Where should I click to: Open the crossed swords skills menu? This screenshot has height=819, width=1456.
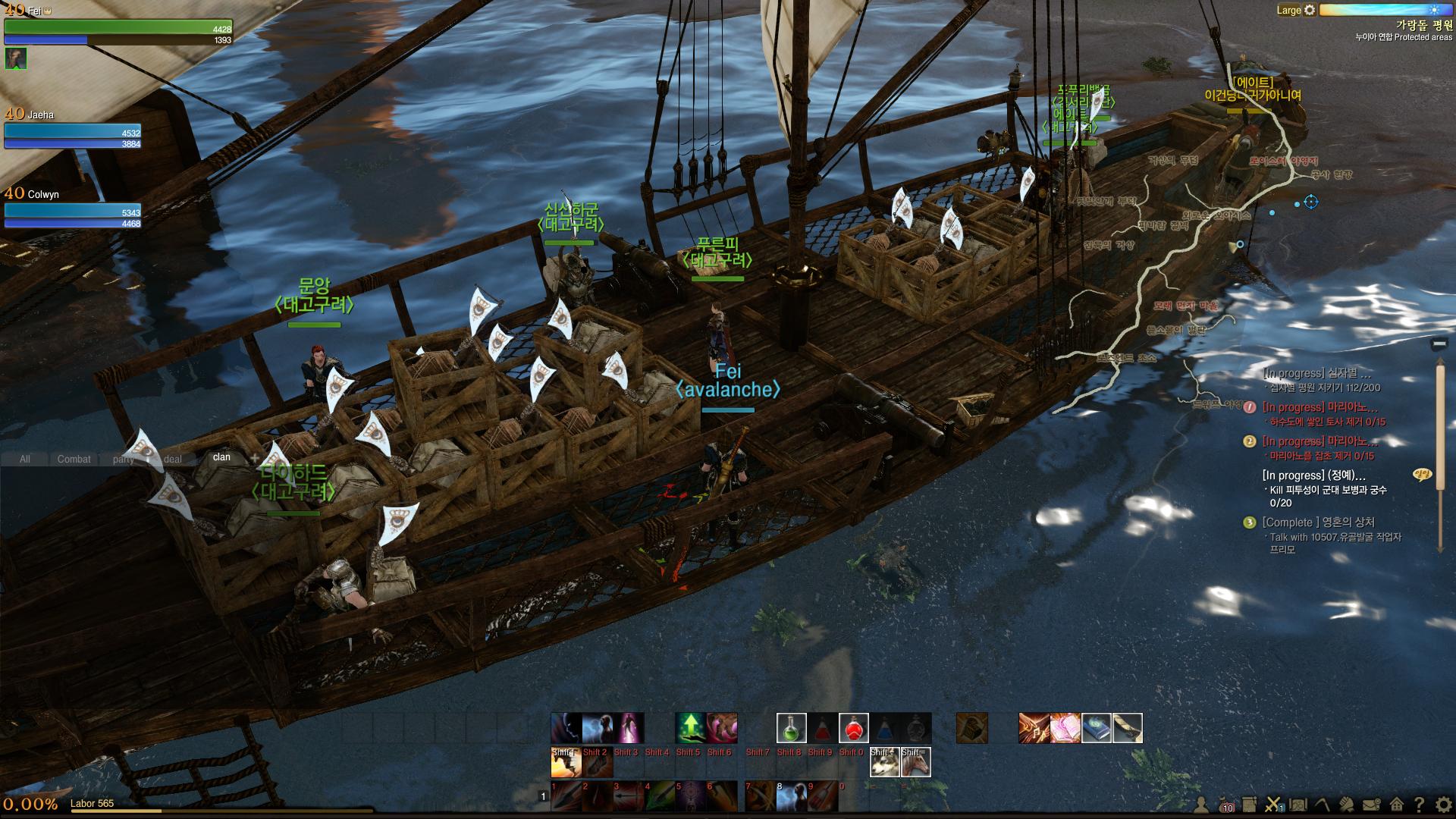(1273, 805)
